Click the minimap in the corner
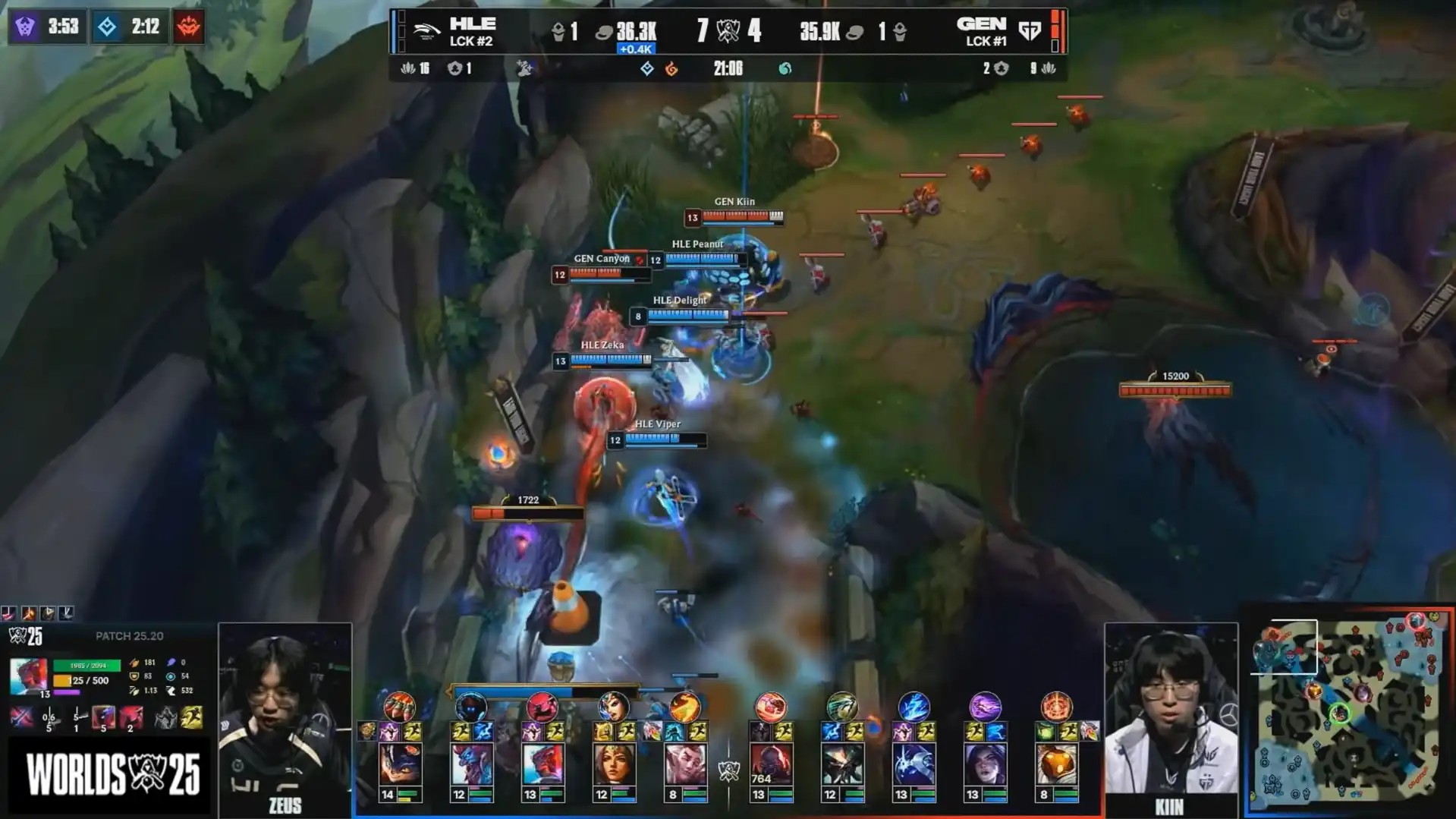1456x819 pixels. tap(1349, 711)
